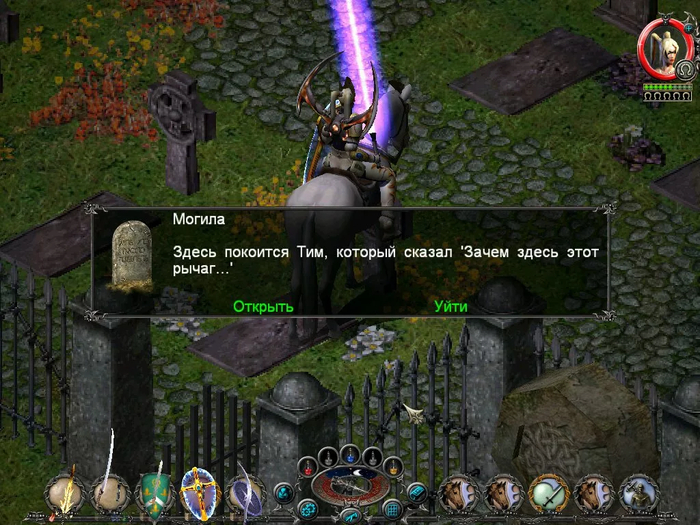The image size is (700, 525).
Task: Select the blue shield with gold cross slot
Action: [x=199, y=492]
